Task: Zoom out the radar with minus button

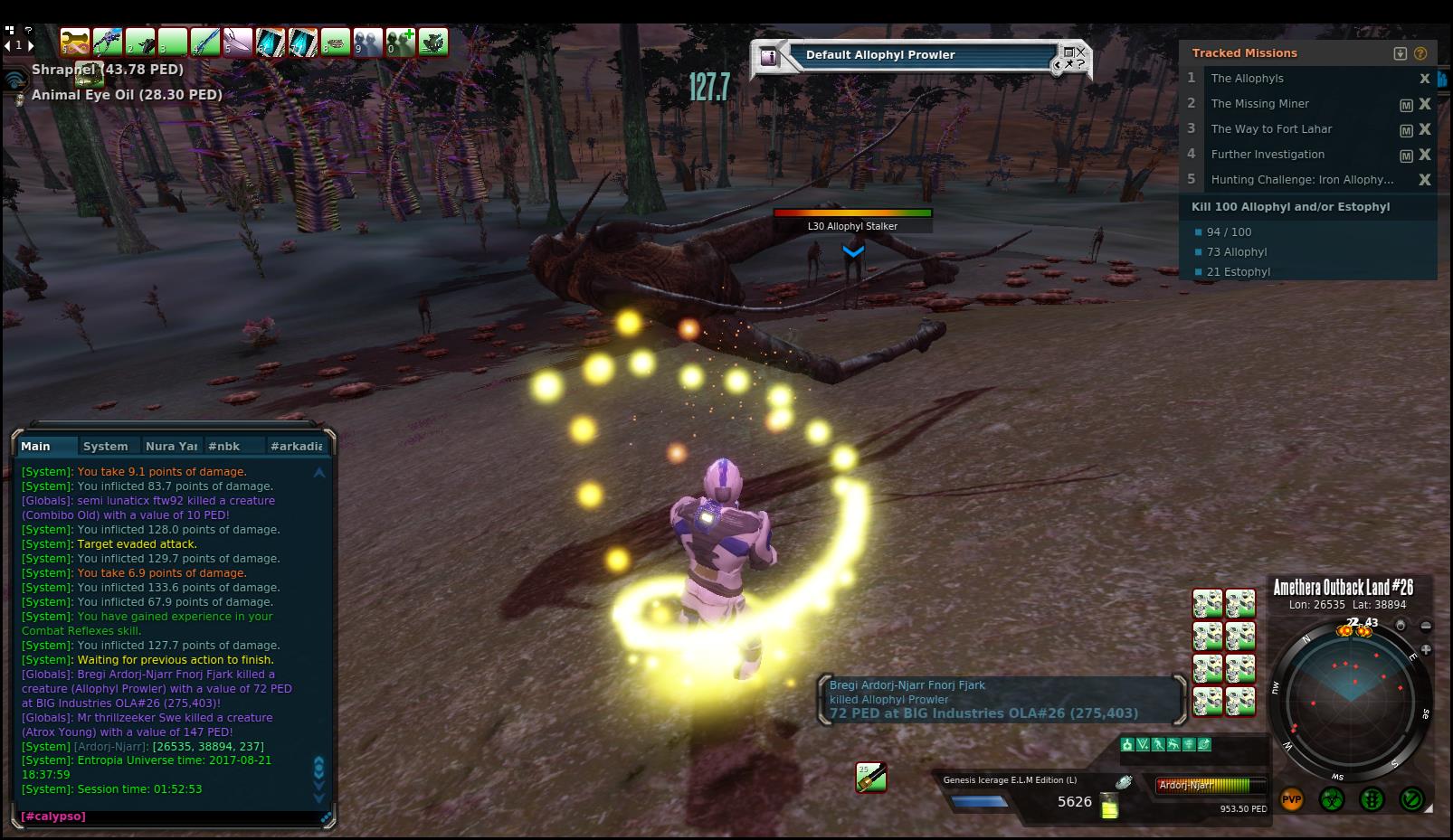Action: tap(1426, 626)
